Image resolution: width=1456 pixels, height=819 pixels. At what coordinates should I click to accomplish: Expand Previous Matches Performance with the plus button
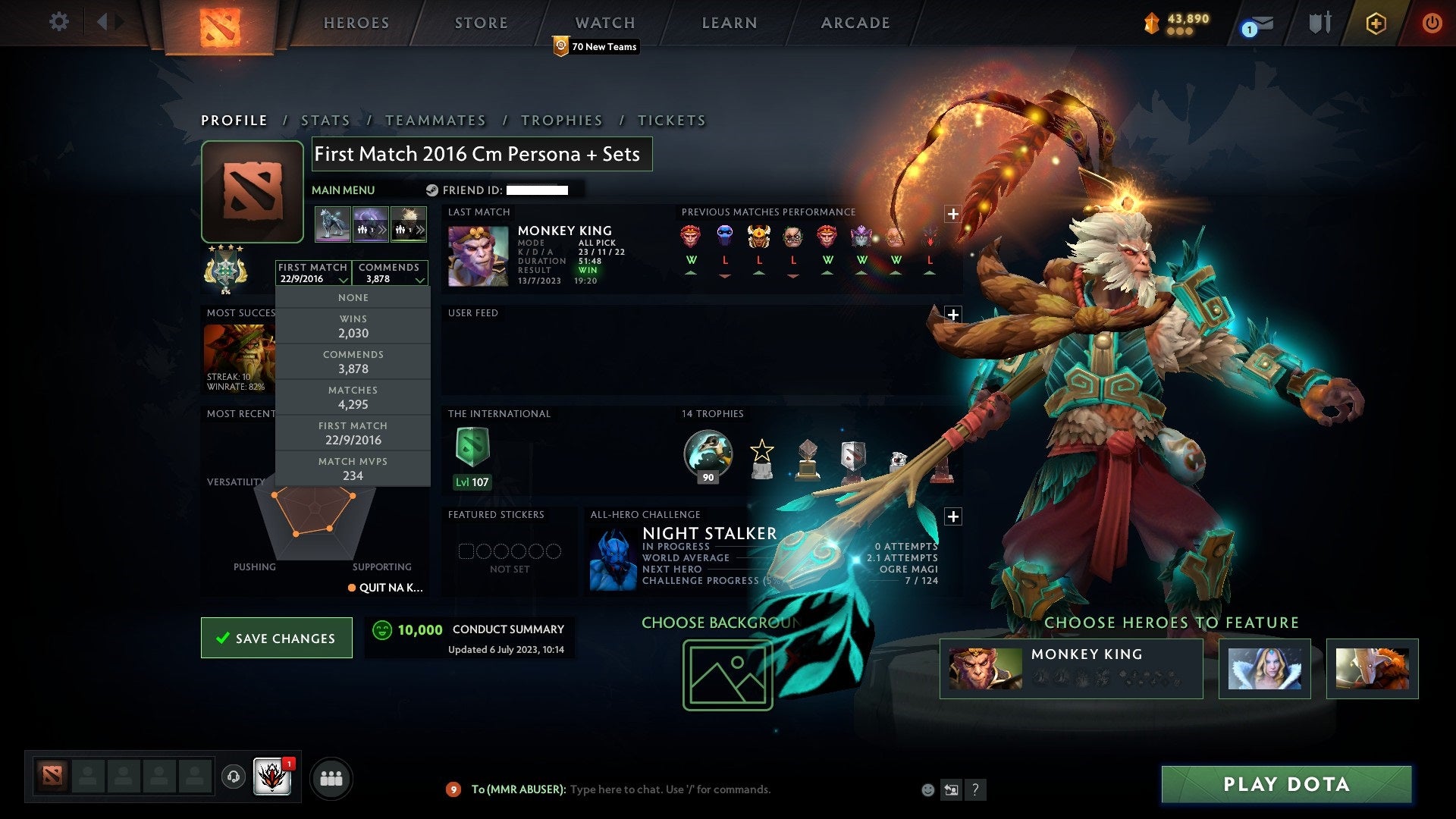(x=952, y=215)
